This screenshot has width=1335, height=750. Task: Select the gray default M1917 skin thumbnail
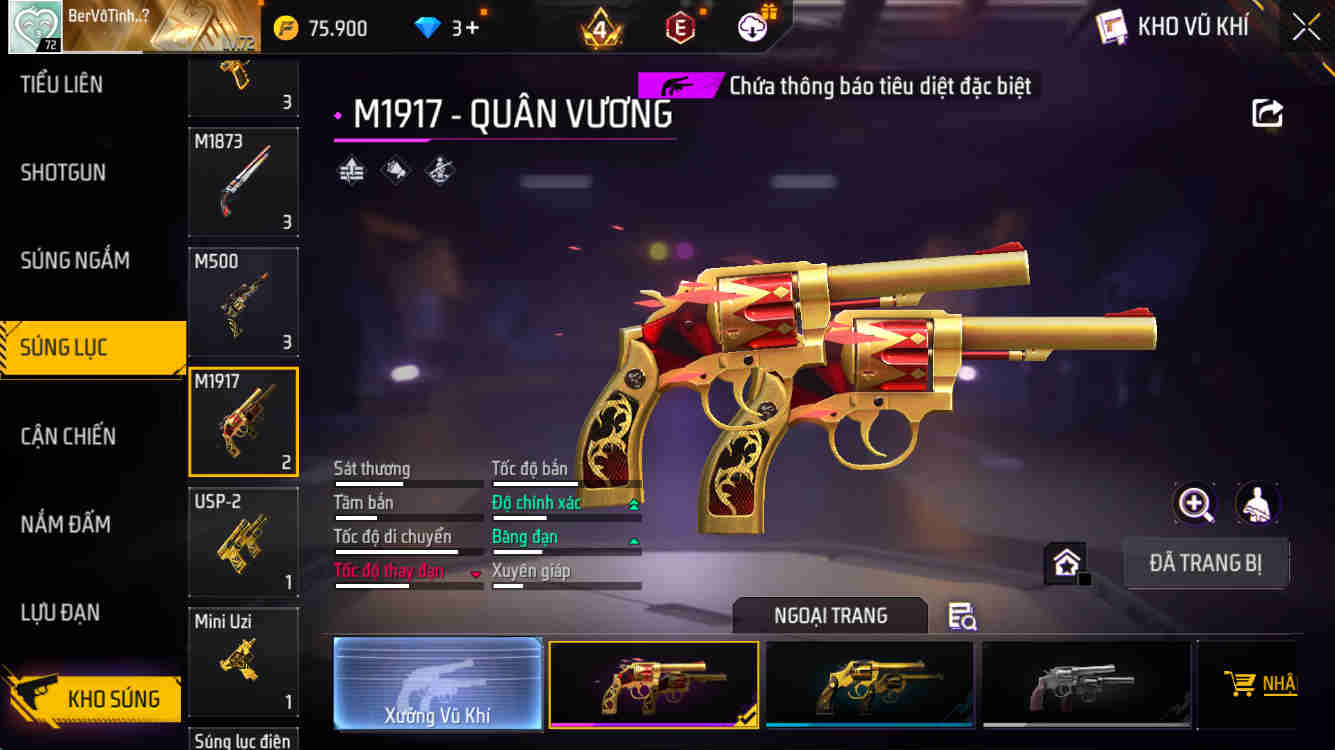1086,684
